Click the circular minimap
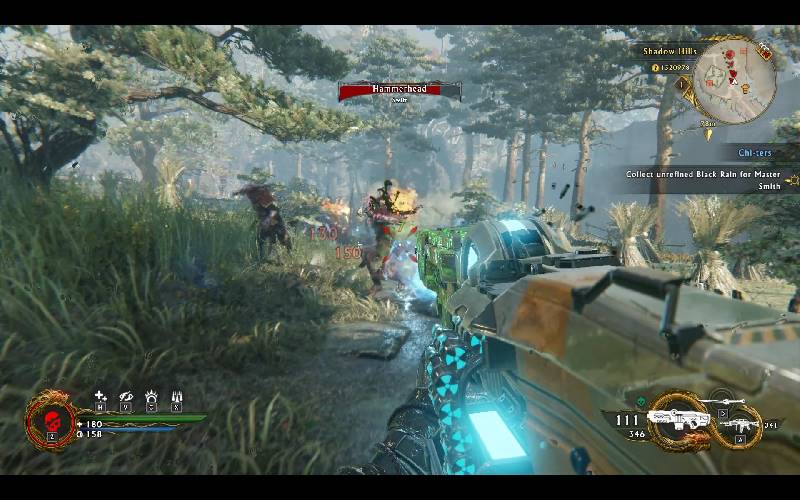This screenshot has height=500, width=800. (735, 77)
